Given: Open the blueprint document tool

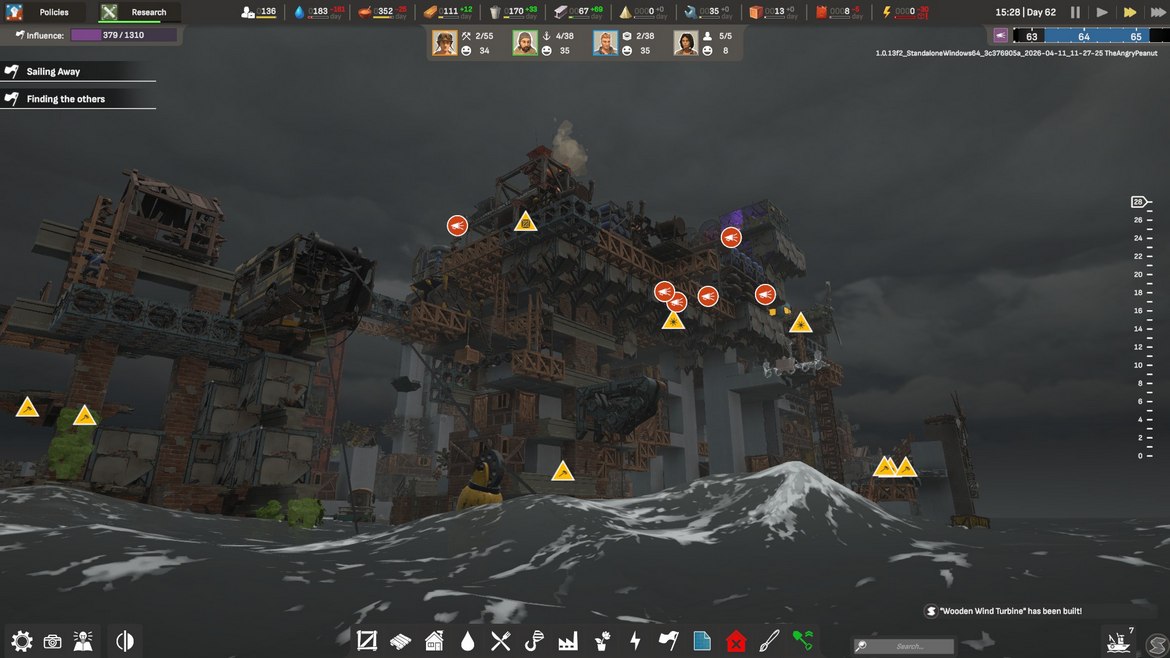Looking at the screenshot, I should (702, 641).
